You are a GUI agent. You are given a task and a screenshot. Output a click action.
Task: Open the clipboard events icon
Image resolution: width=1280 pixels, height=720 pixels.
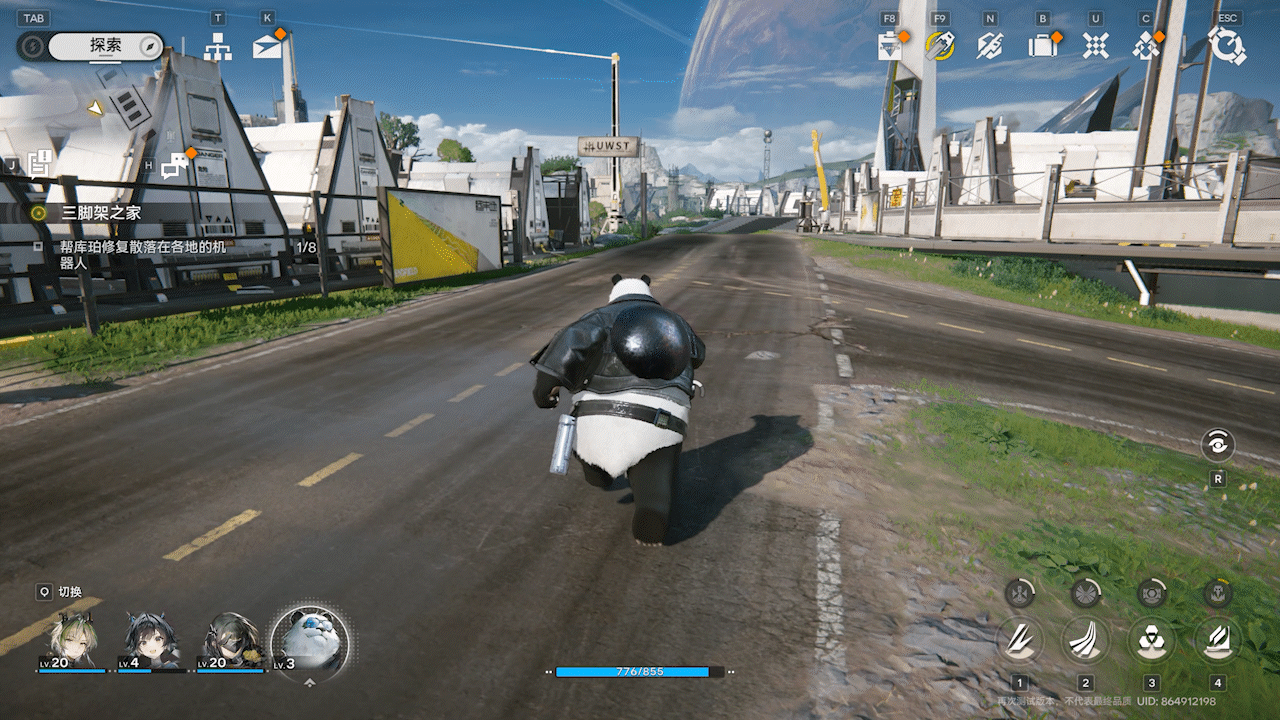pos(890,46)
